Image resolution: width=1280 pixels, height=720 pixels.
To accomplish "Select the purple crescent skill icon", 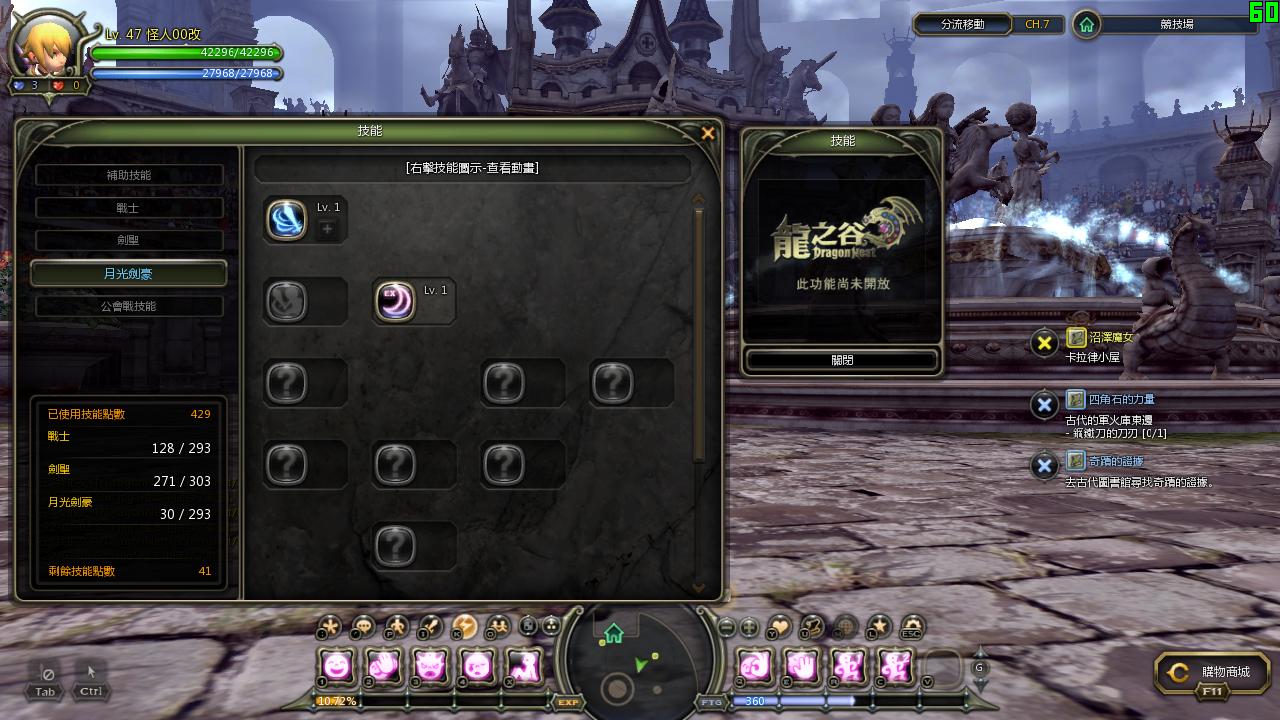I will coord(395,301).
